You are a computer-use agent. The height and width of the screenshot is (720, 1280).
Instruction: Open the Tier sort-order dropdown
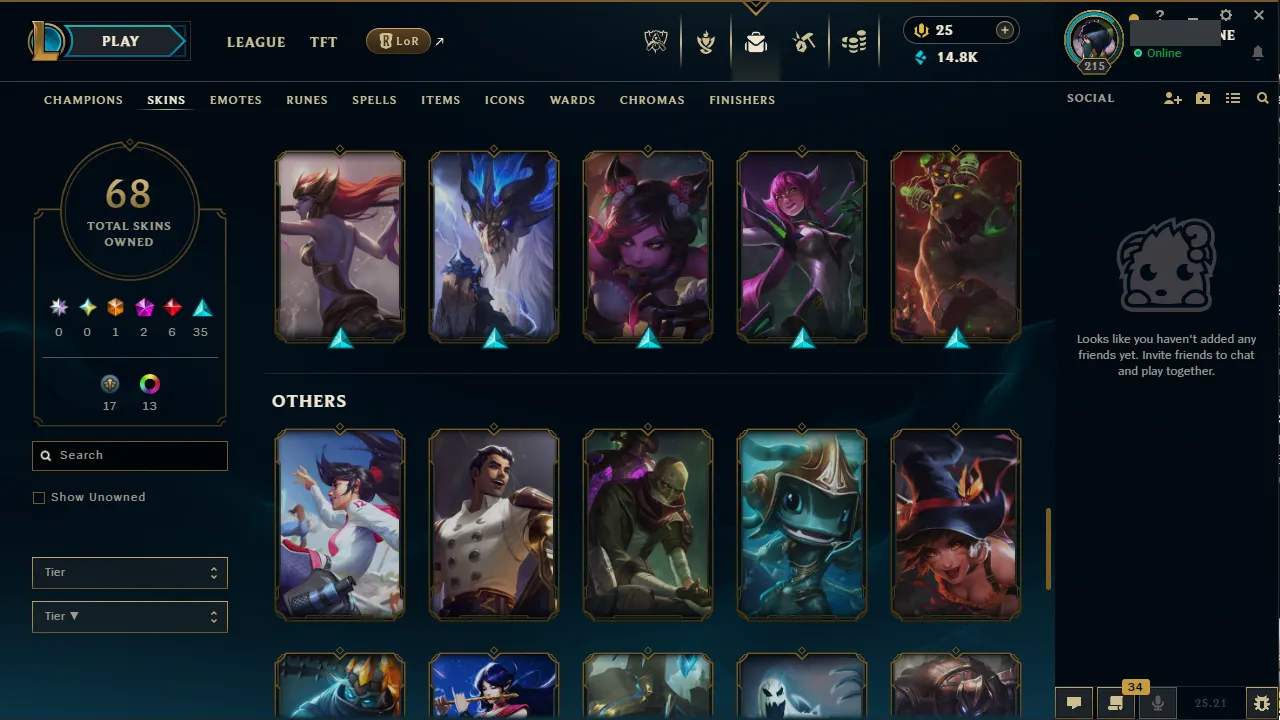click(x=129, y=616)
